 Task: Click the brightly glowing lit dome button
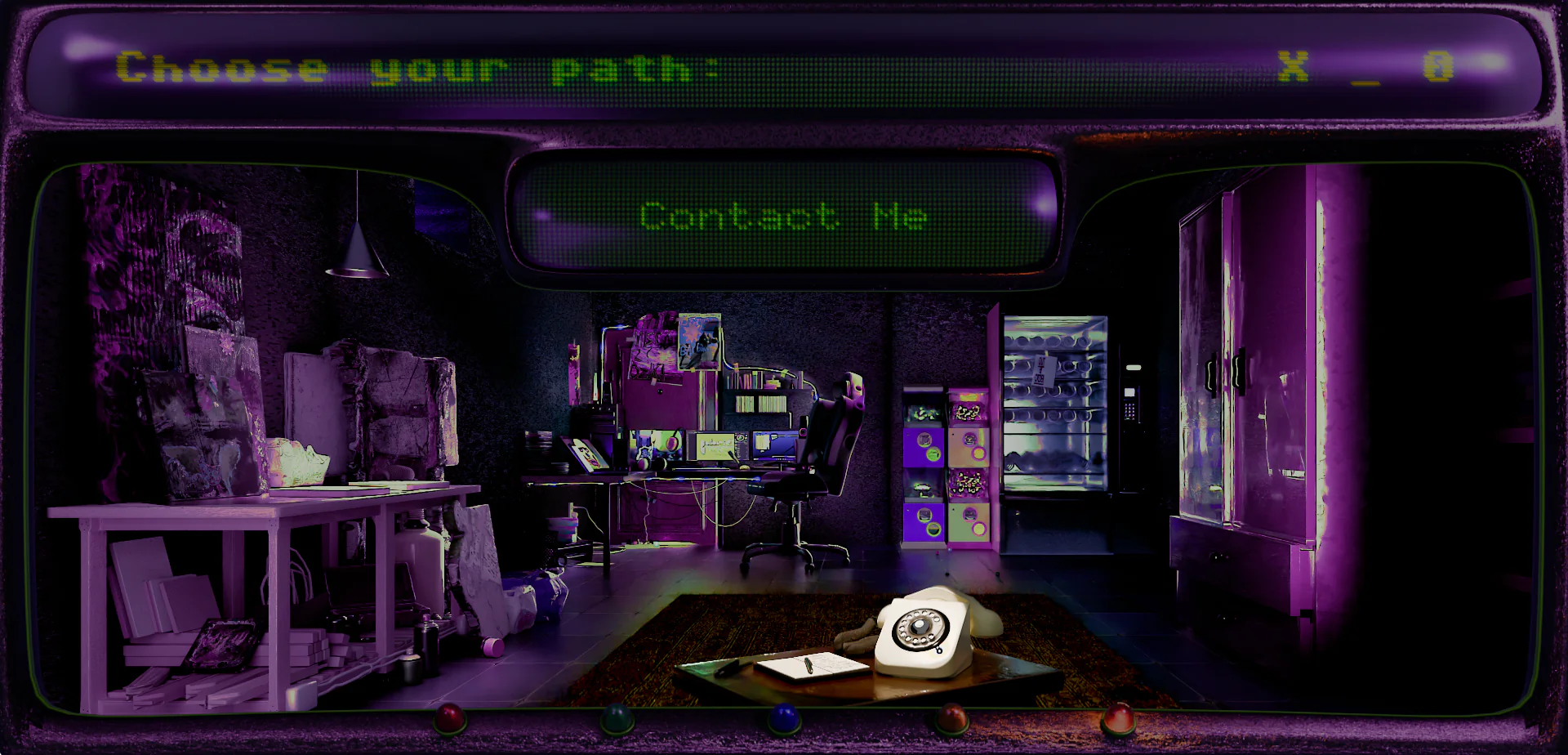pos(1118,717)
